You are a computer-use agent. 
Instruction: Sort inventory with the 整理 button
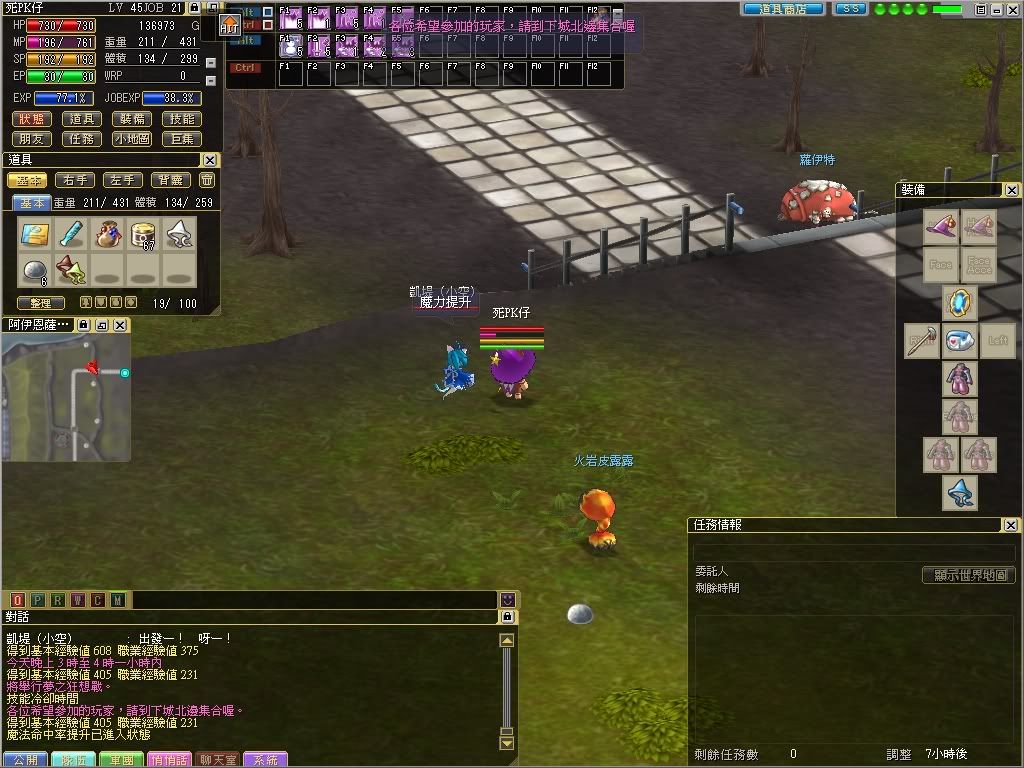click(41, 302)
